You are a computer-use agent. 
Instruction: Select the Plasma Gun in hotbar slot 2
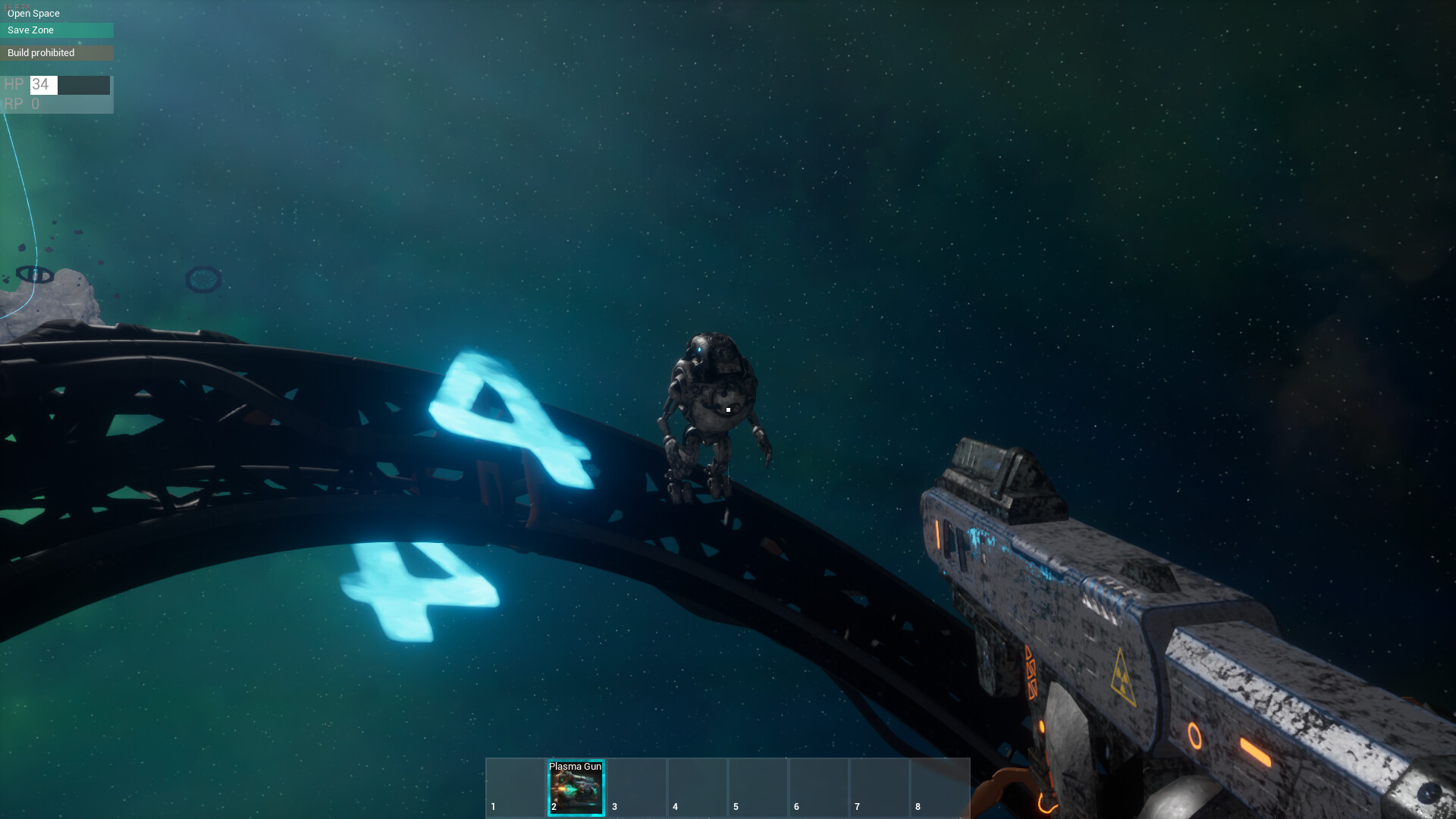click(x=576, y=789)
